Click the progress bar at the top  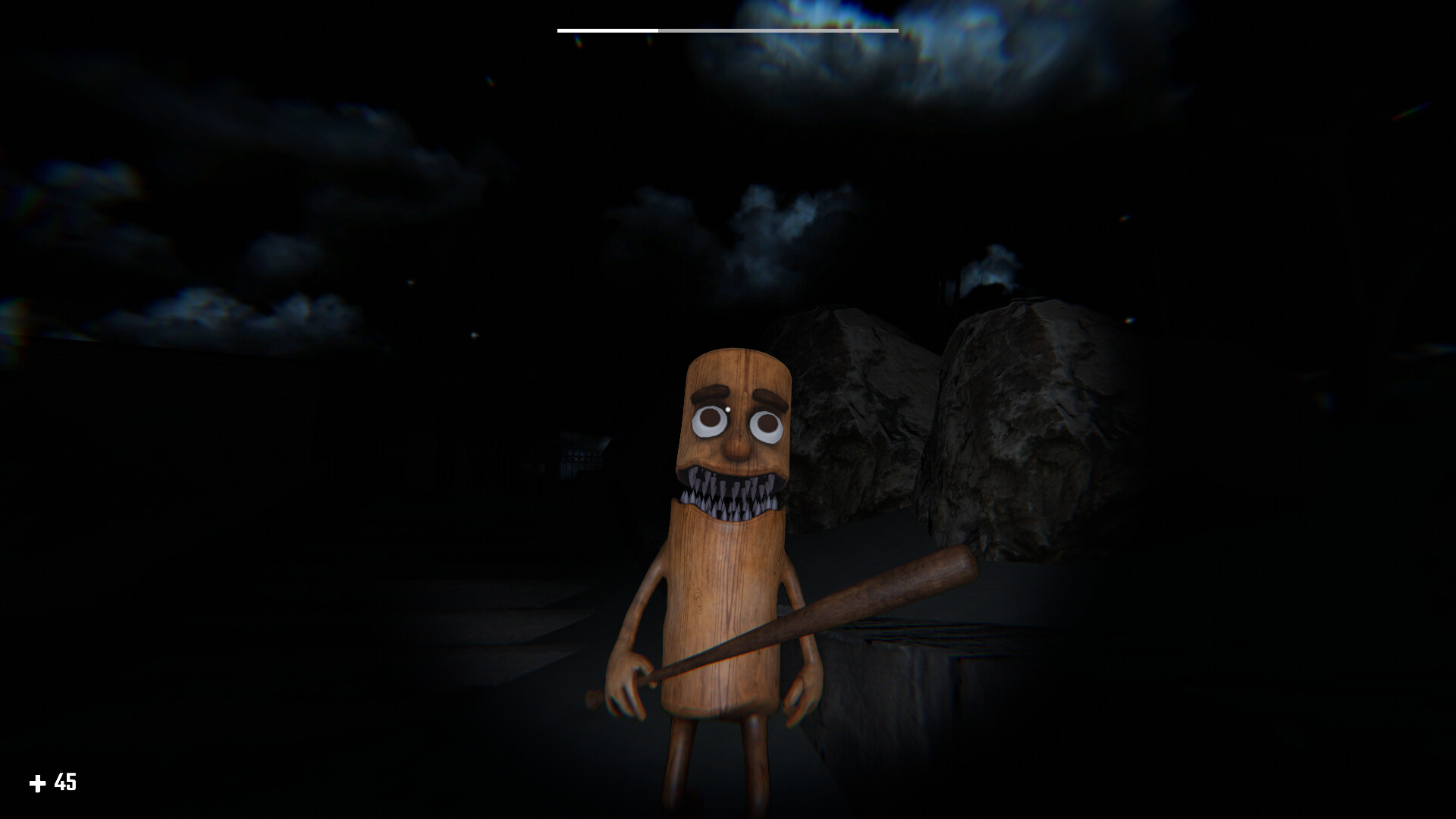[728, 30]
